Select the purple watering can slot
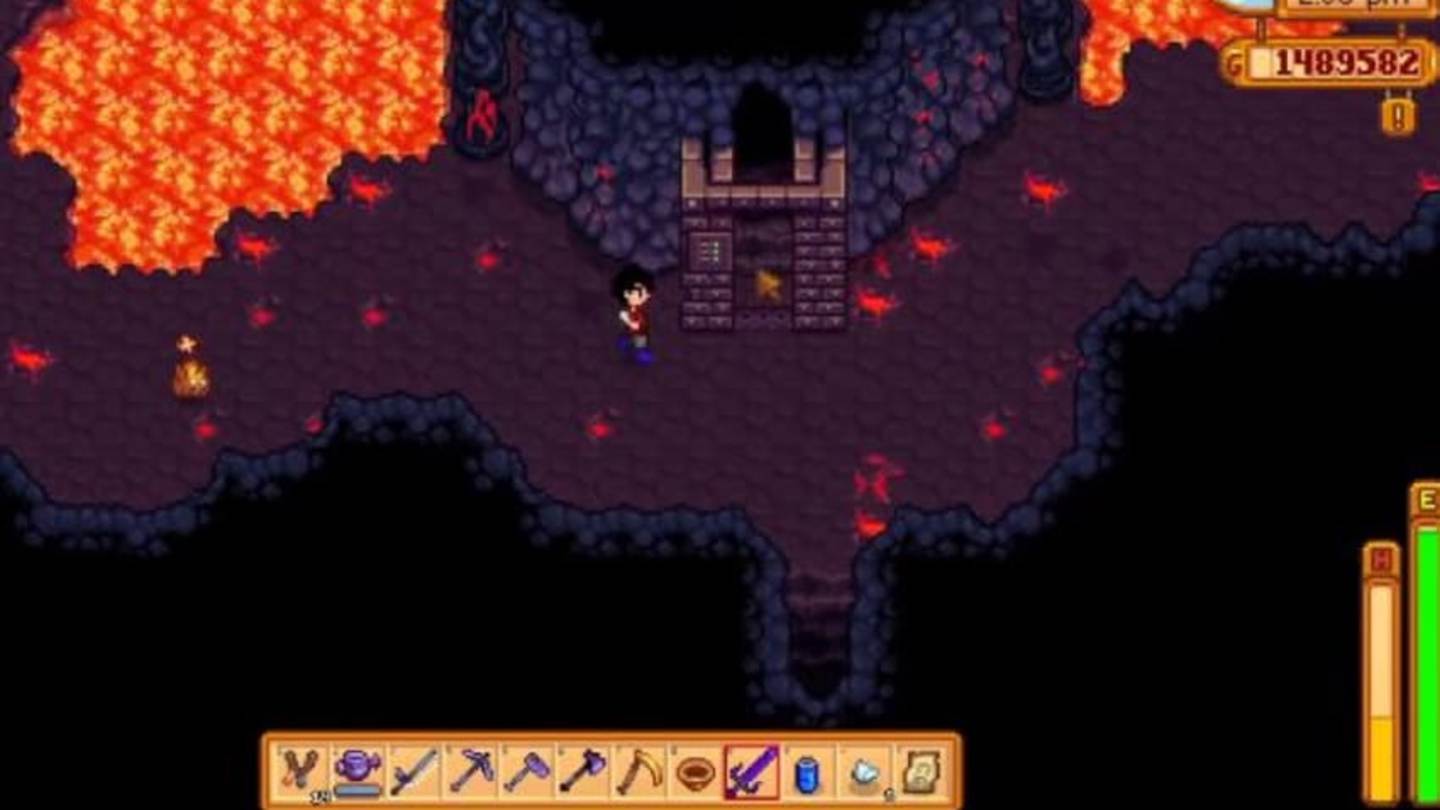 pyautogui.click(x=357, y=772)
